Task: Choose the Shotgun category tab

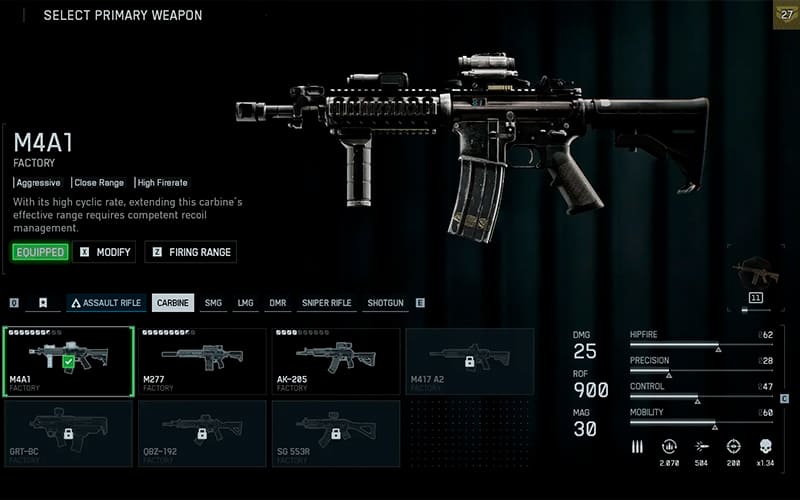Action: point(386,303)
